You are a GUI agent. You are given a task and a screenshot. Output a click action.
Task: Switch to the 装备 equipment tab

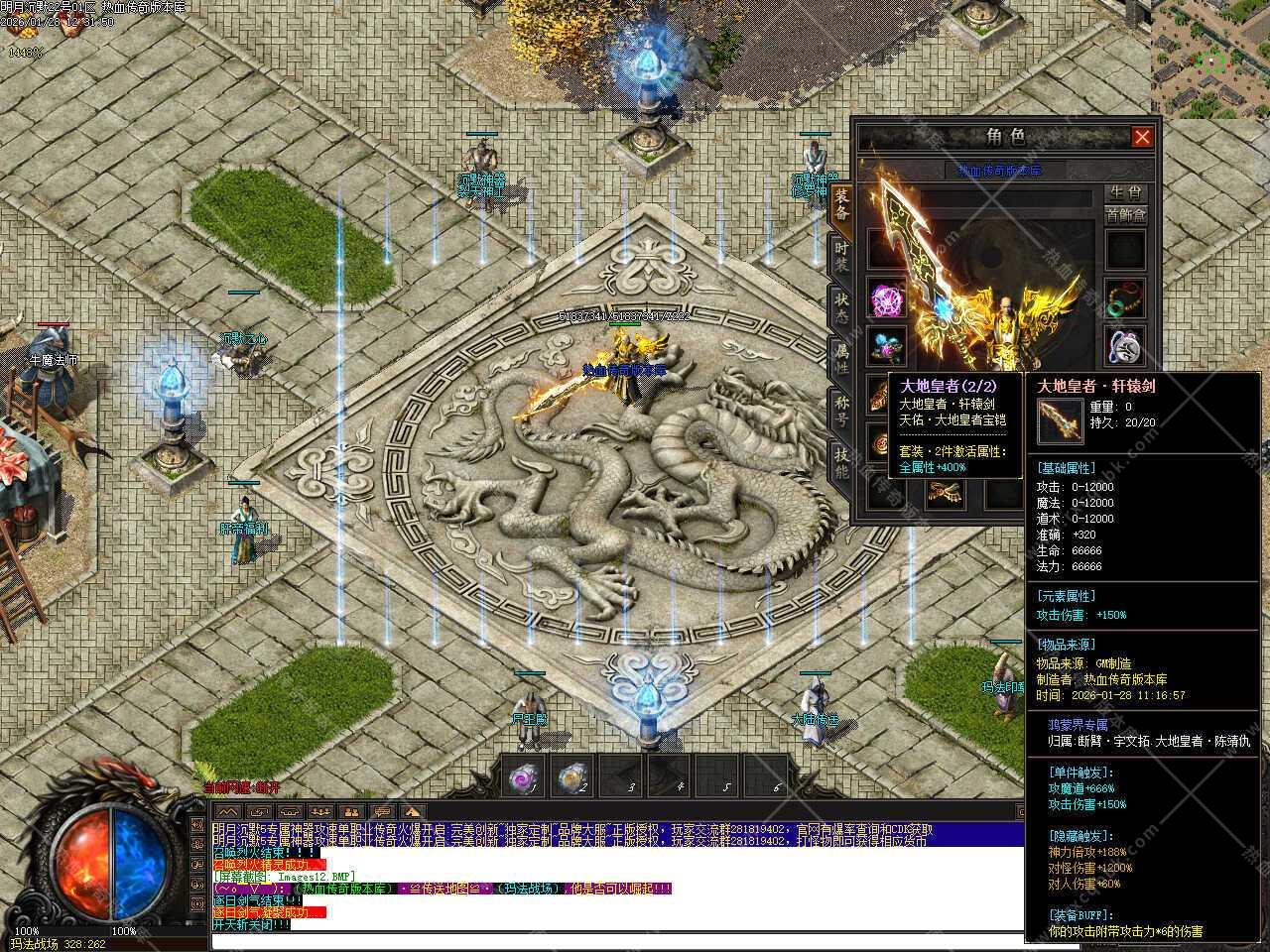click(x=840, y=203)
